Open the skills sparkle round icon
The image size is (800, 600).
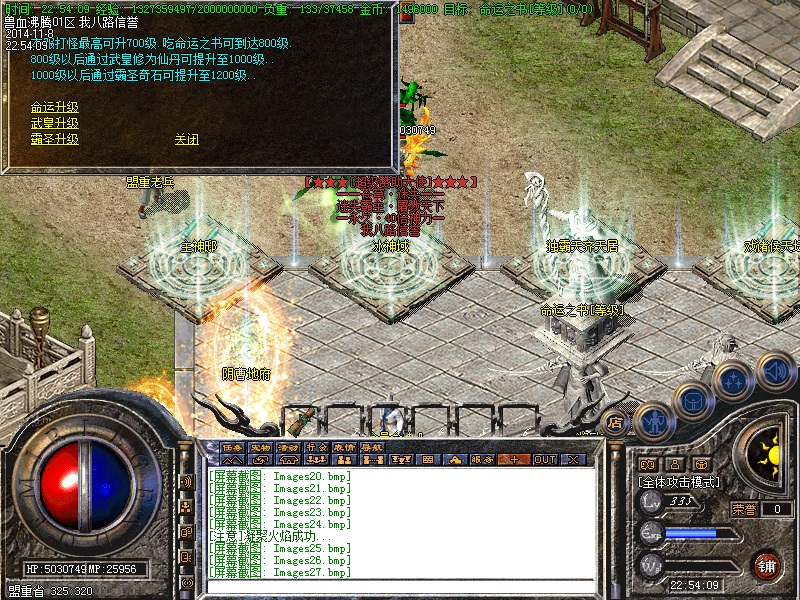(733, 381)
